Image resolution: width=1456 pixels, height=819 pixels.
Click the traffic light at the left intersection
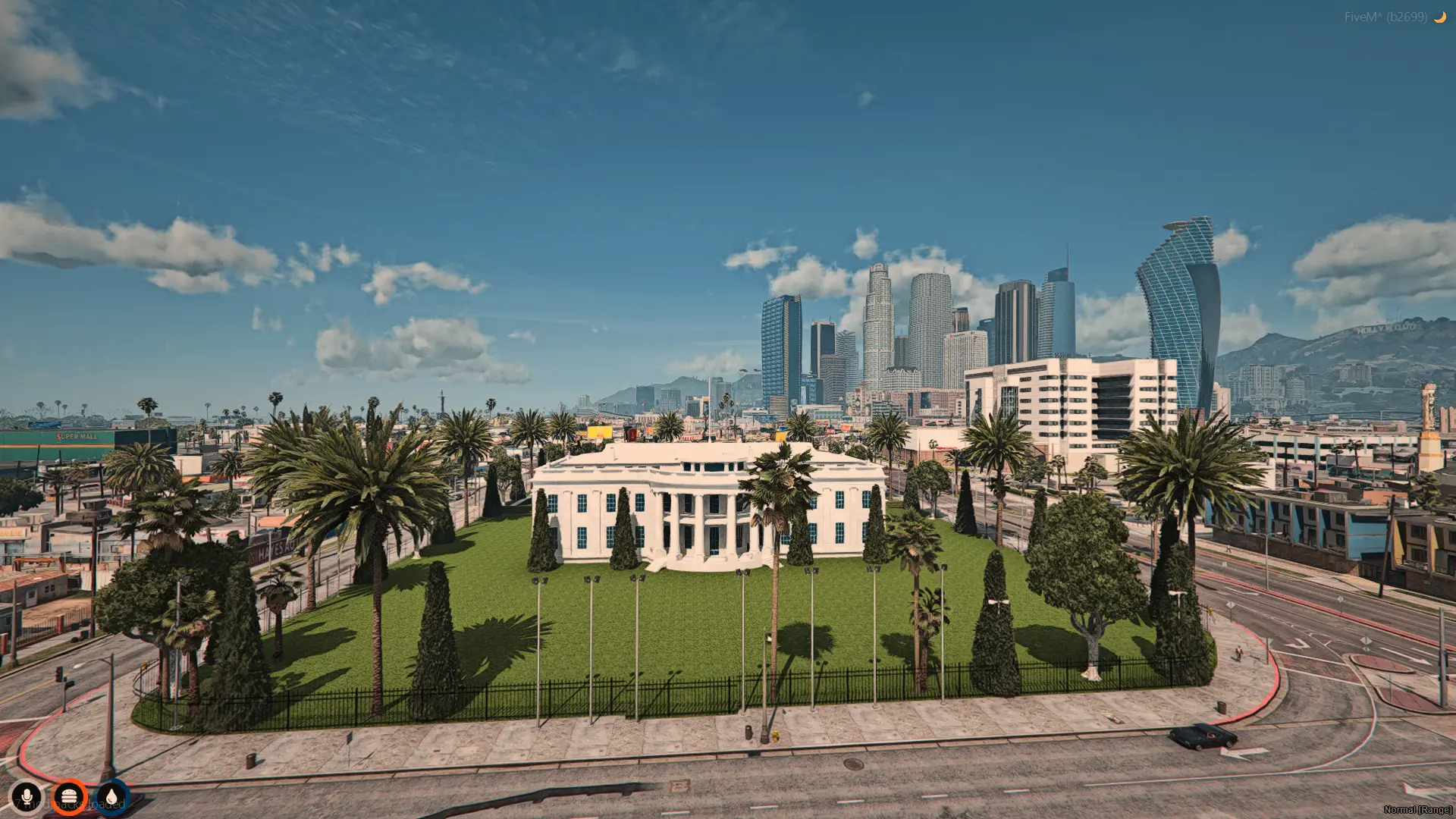click(x=59, y=673)
